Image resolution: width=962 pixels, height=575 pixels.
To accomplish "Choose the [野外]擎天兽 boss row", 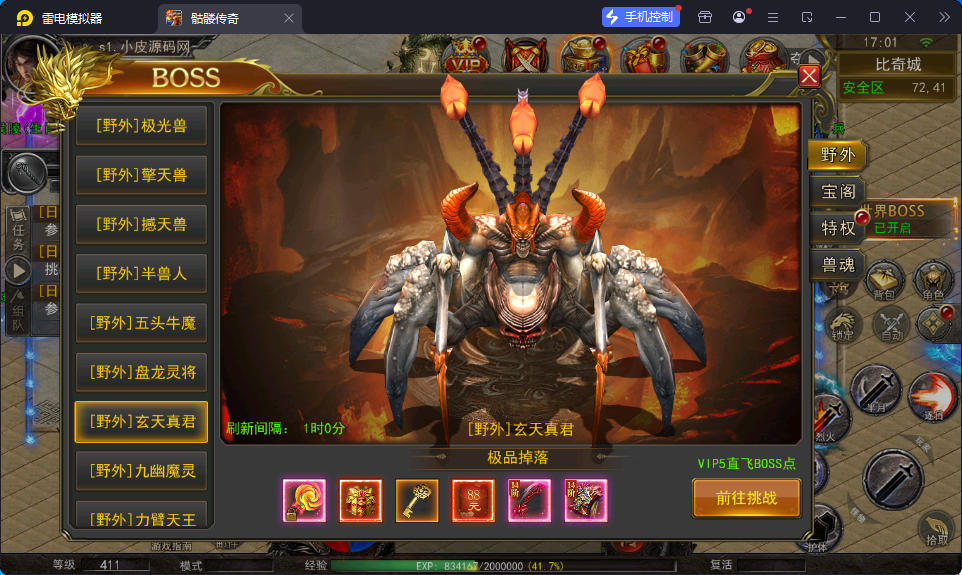I will [141, 175].
